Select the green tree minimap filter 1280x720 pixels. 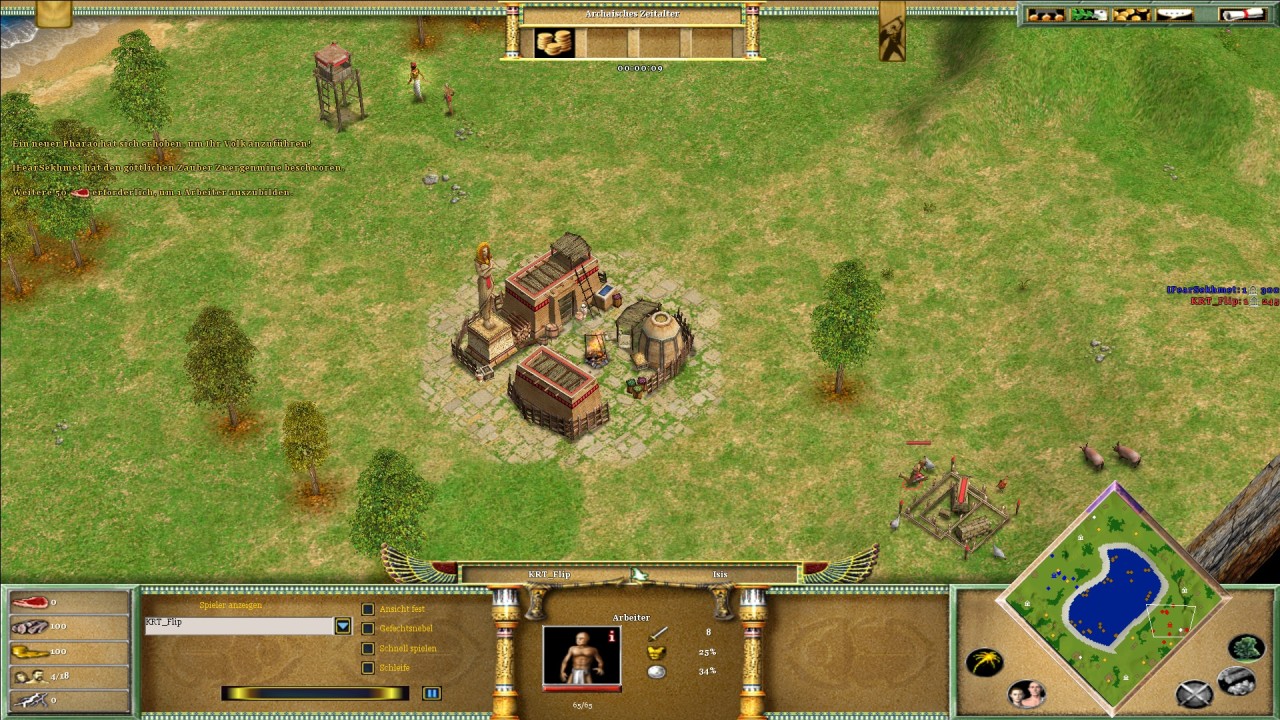pos(1246,648)
